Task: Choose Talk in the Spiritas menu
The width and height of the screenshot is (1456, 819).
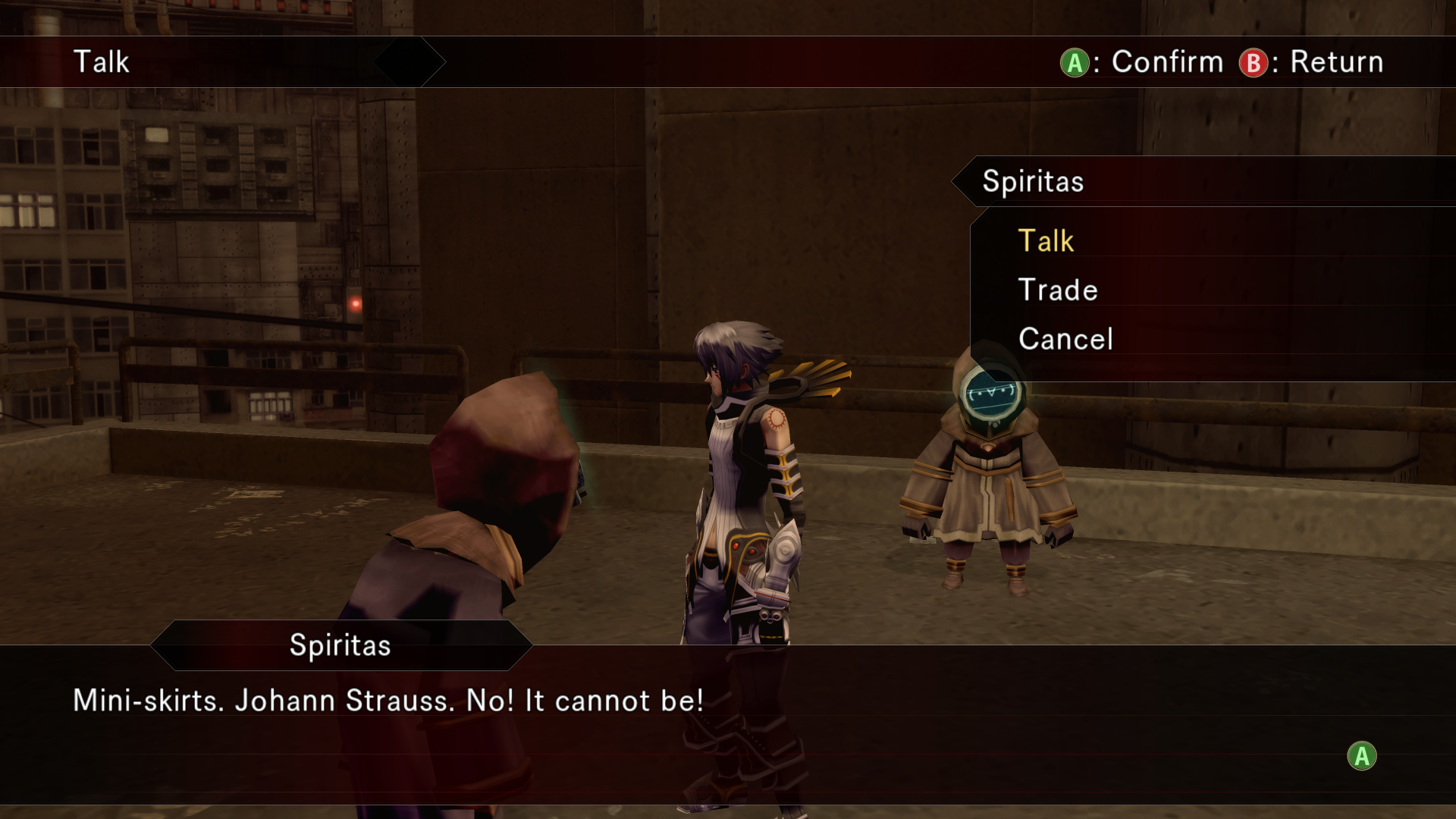Action: click(1046, 241)
